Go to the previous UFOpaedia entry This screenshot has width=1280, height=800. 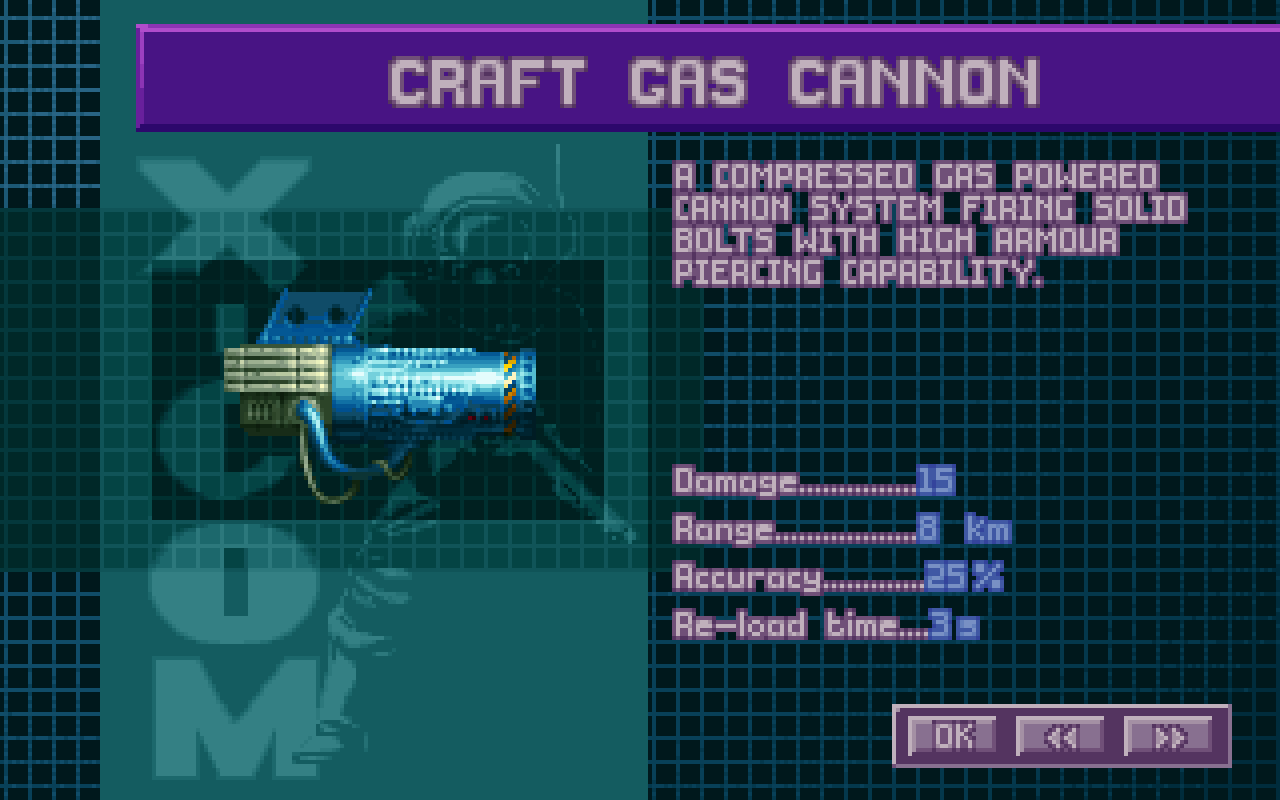(1060, 736)
